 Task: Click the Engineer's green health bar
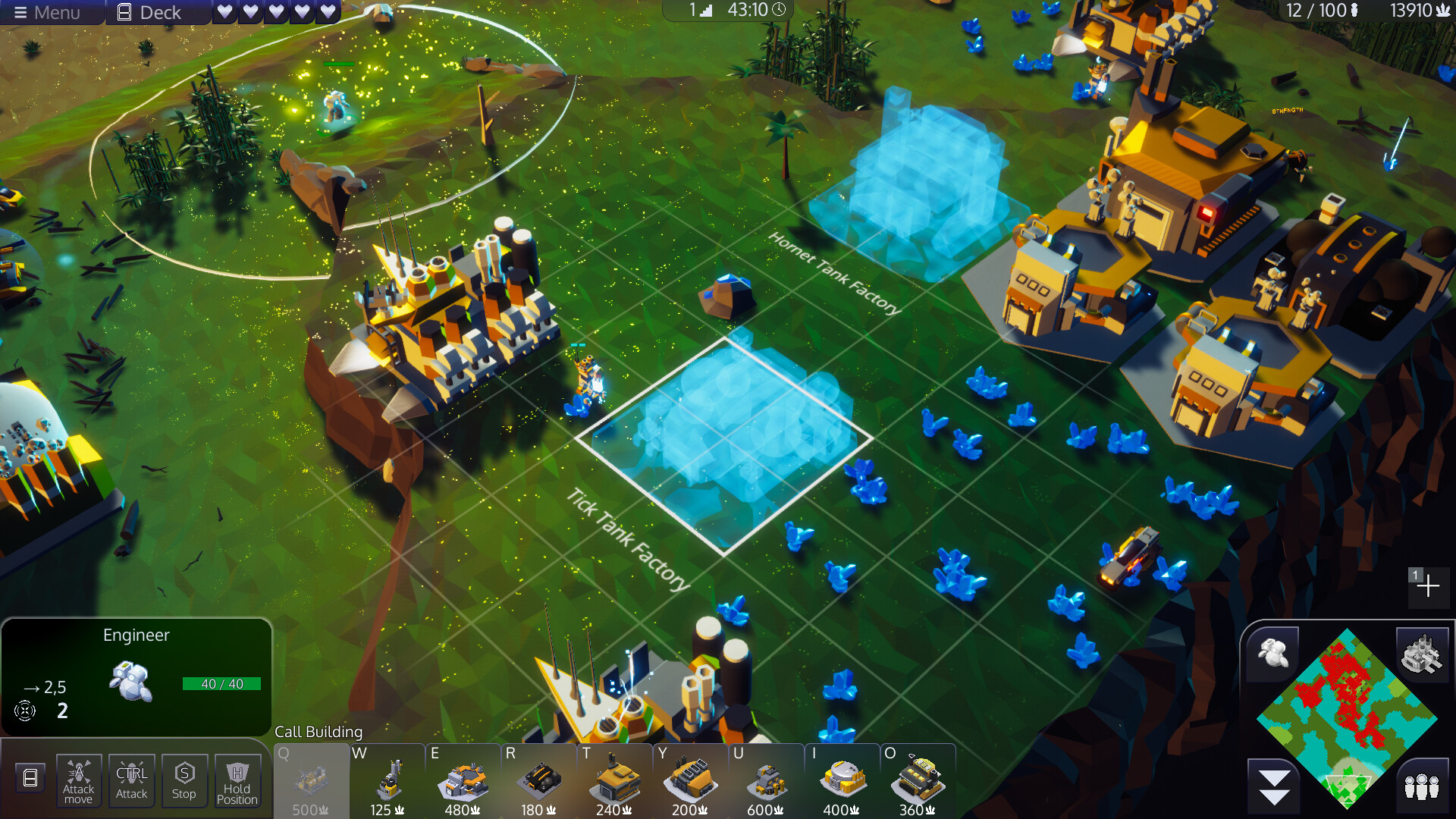tap(221, 683)
